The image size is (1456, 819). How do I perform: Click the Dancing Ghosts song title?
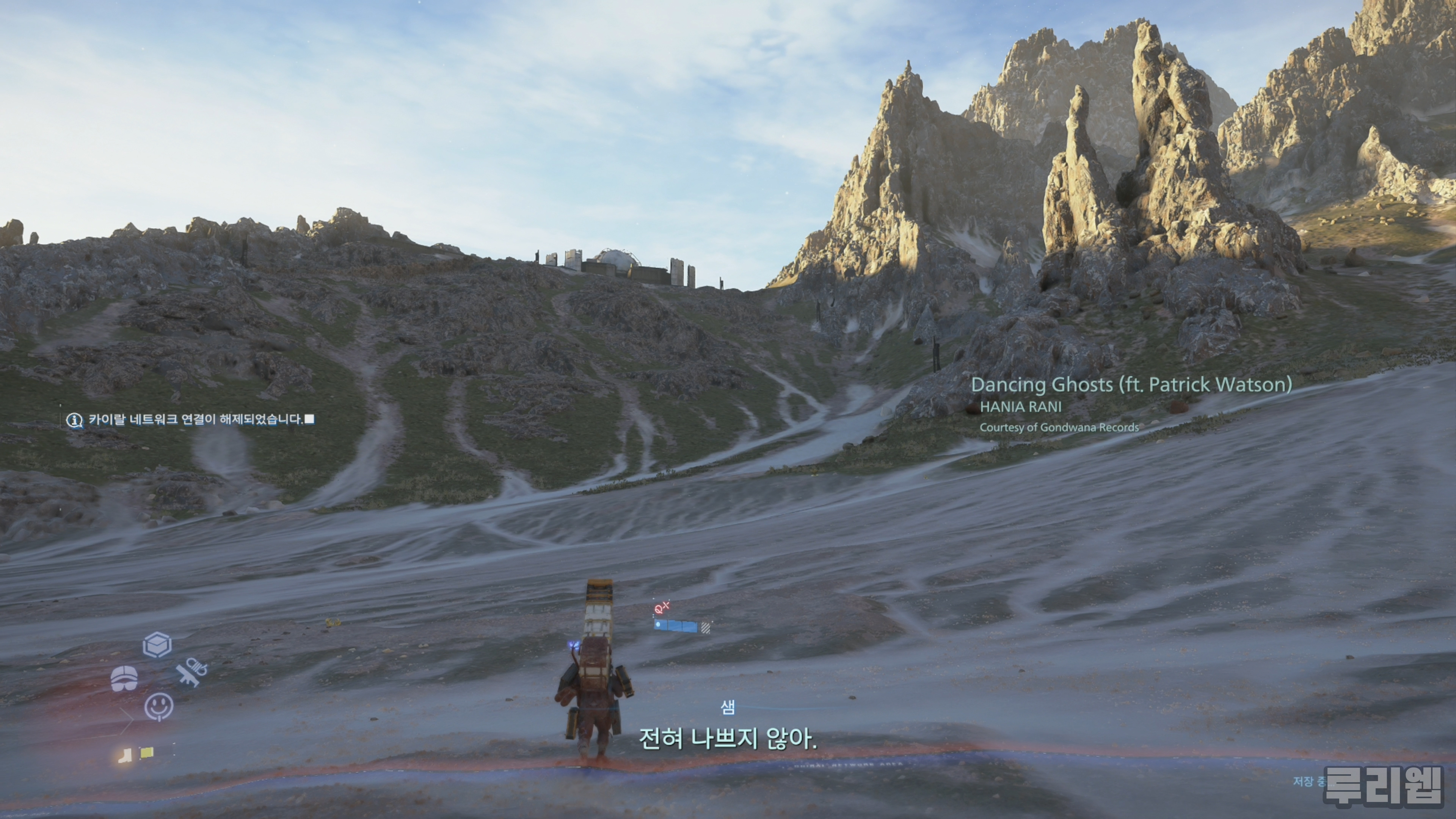point(1131,385)
